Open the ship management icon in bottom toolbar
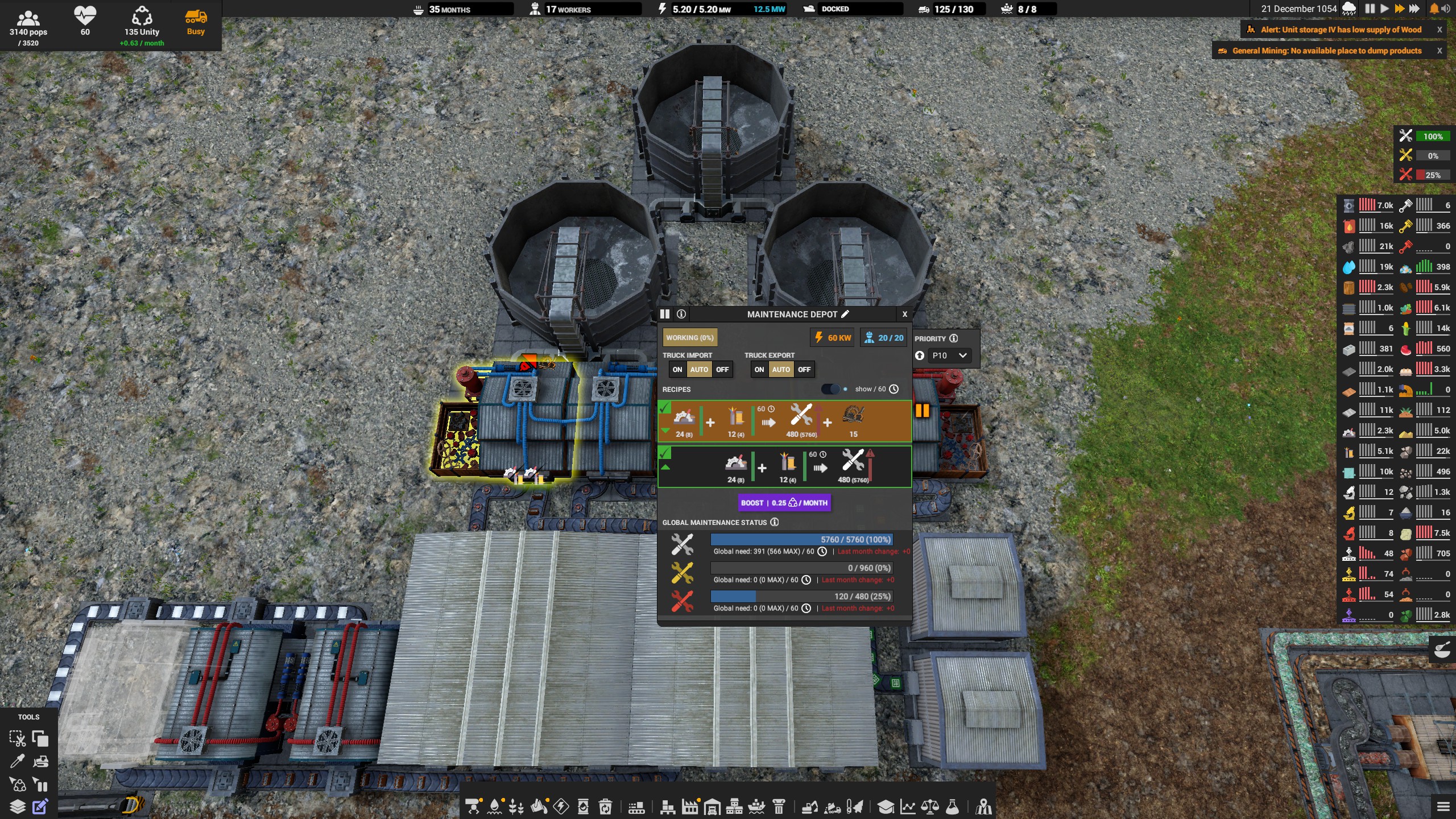 pyautogui.click(x=755, y=806)
